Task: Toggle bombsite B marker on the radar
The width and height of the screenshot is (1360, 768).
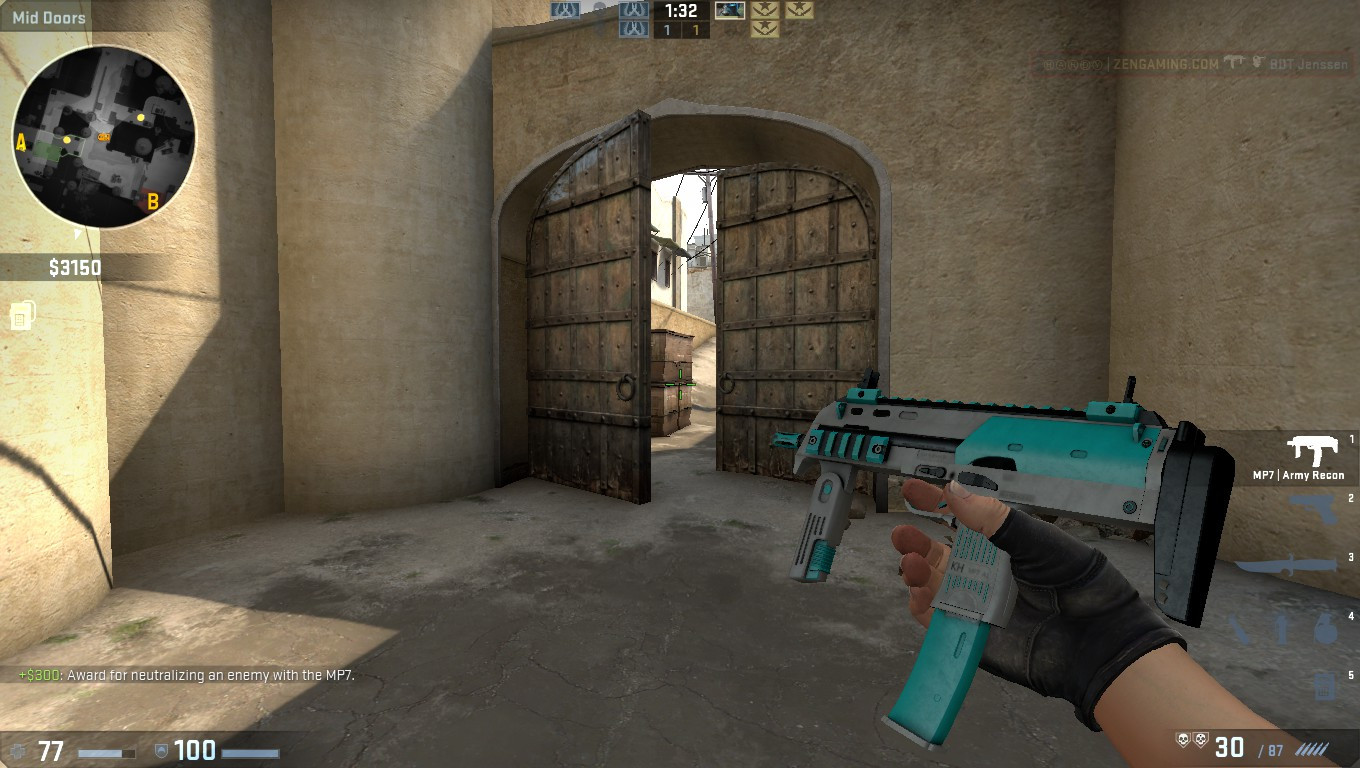Action: [x=152, y=200]
